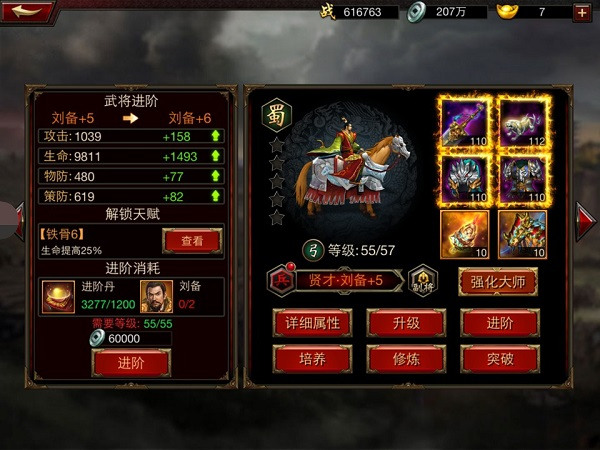Select the equipped halberd weapon slot
Viewport: 600px width, 450px height.
coord(464,122)
